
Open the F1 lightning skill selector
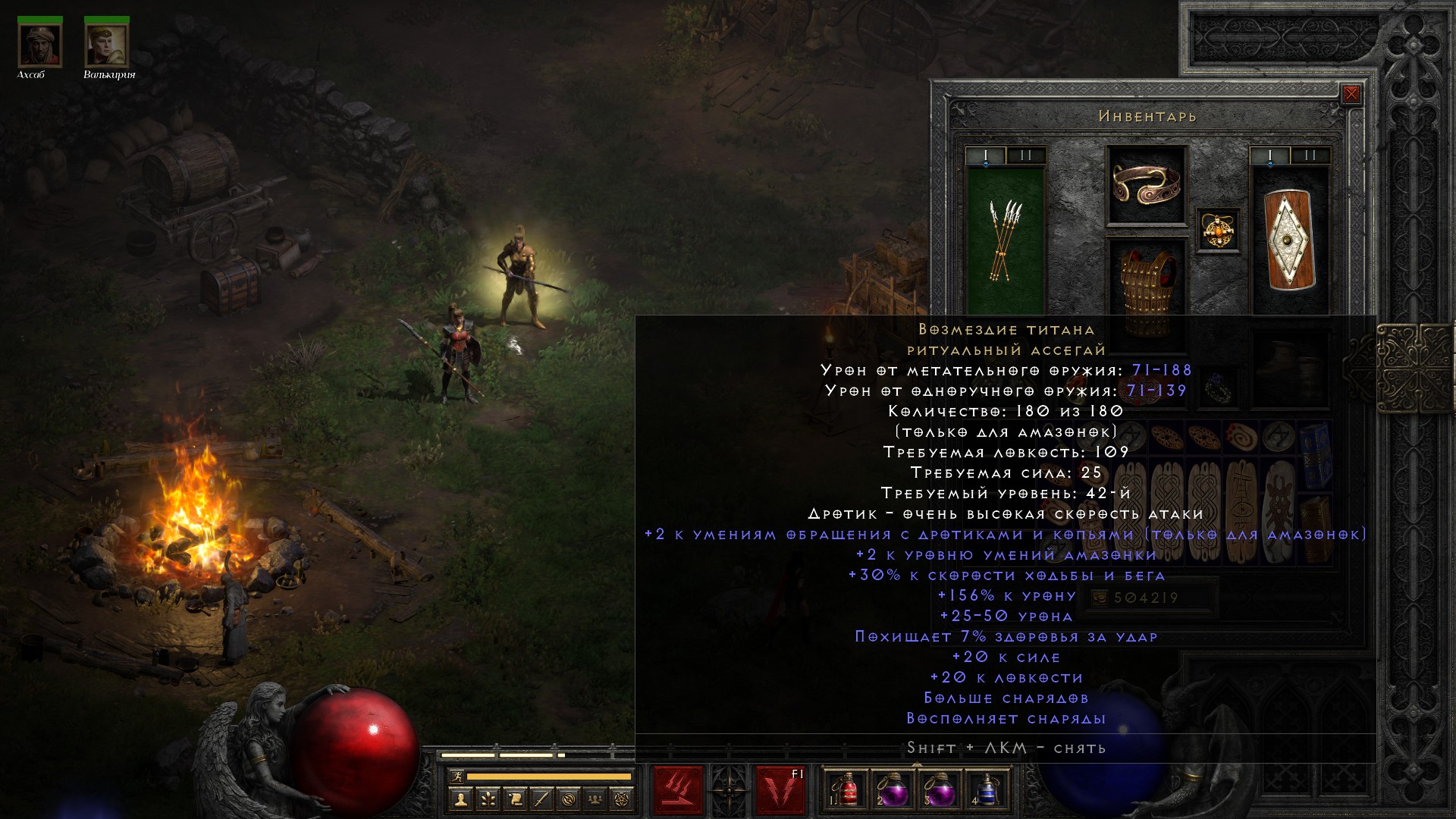coord(780,790)
